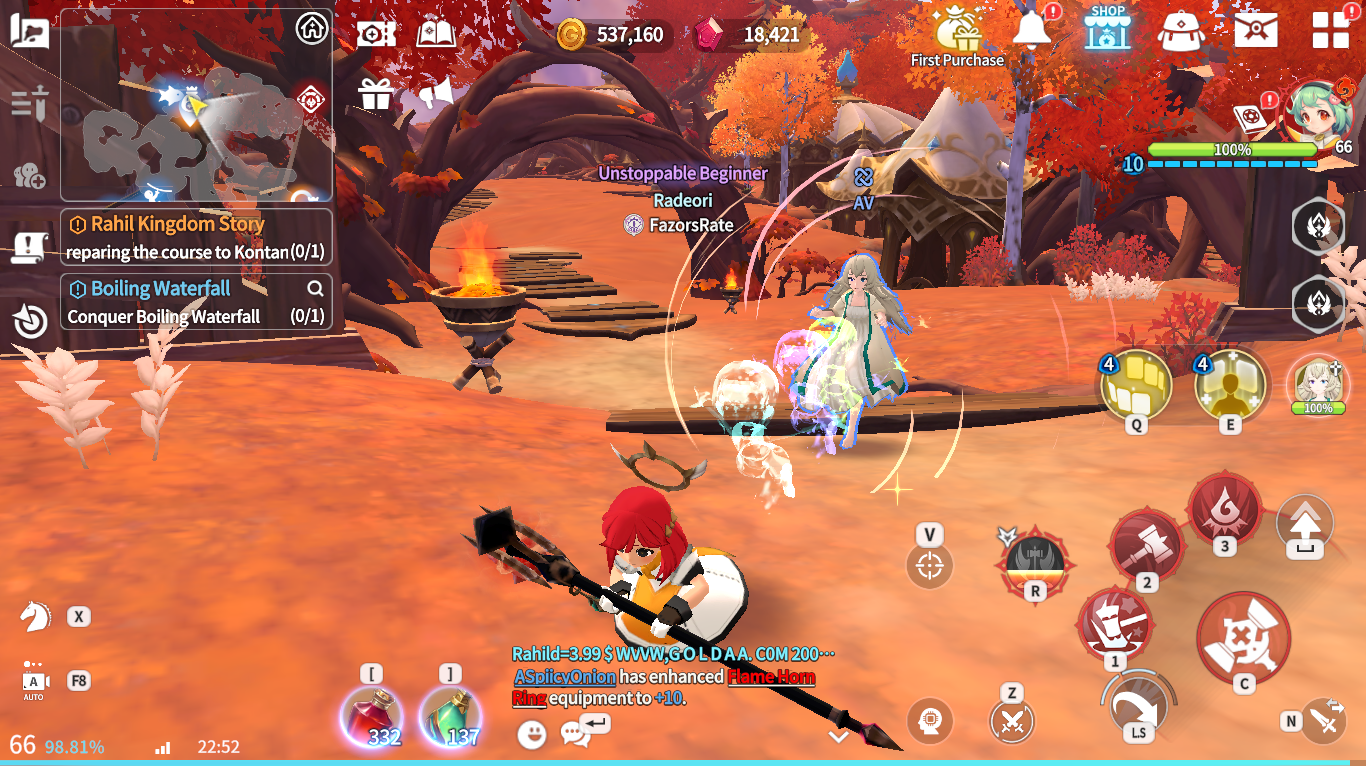The height and width of the screenshot is (766, 1366).
Task: Open the emoji smiley panel
Action: [x=532, y=735]
